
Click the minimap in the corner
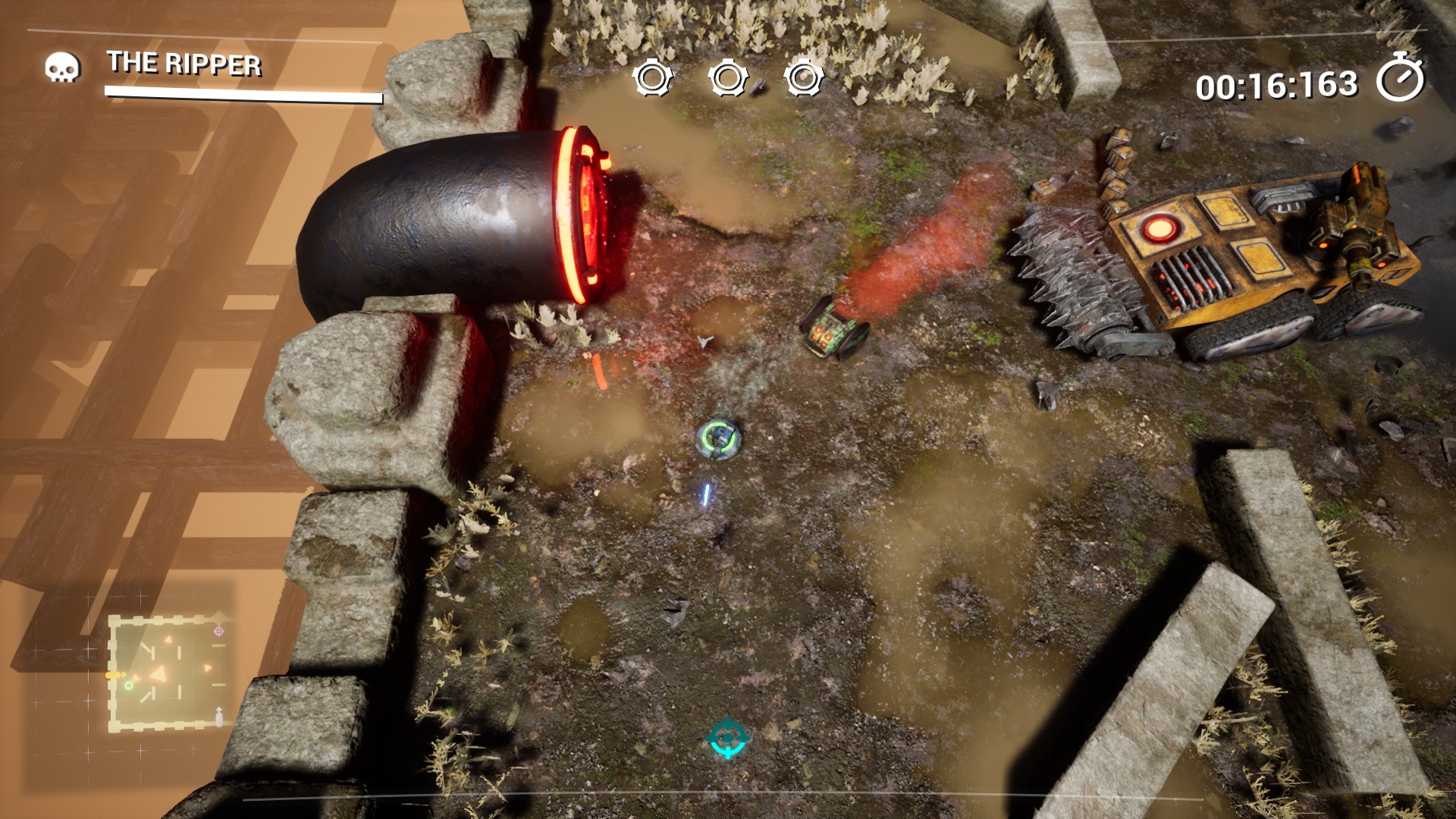[x=168, y=673]
